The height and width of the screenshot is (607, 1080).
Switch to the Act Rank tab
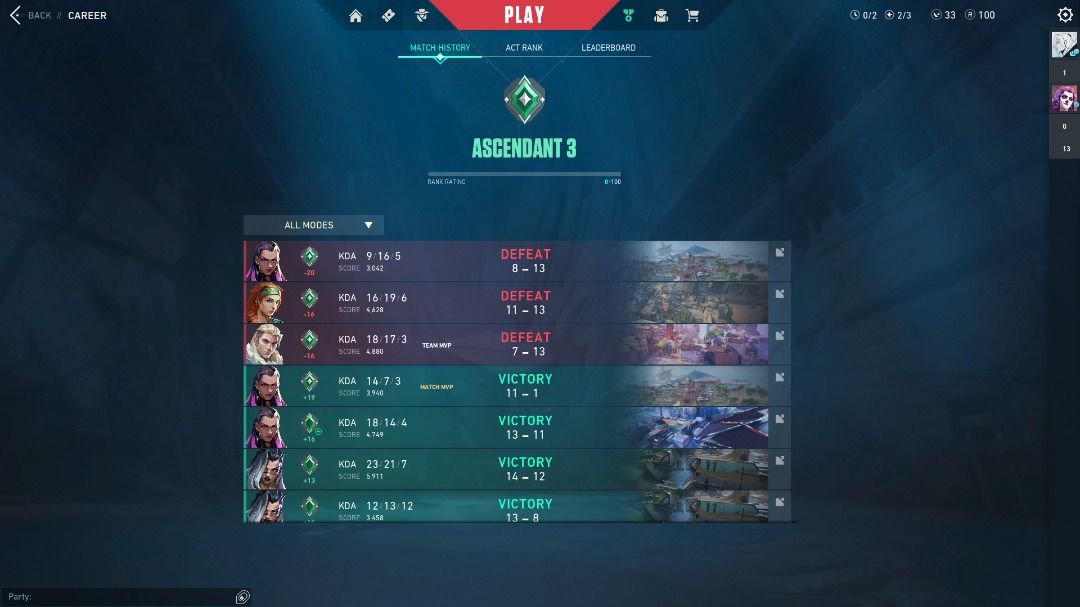525,48
